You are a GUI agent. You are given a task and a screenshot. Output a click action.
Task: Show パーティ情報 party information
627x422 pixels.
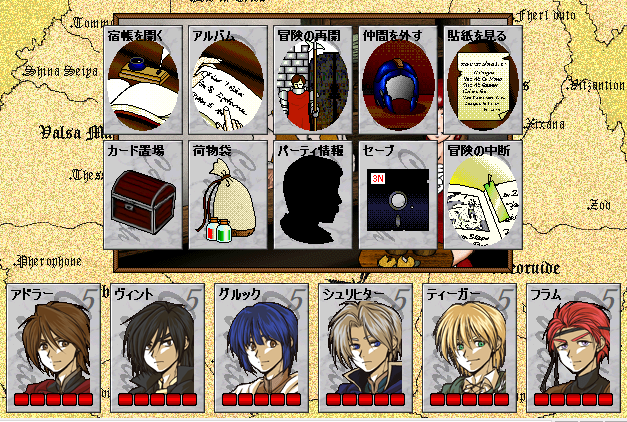[311, 194]
